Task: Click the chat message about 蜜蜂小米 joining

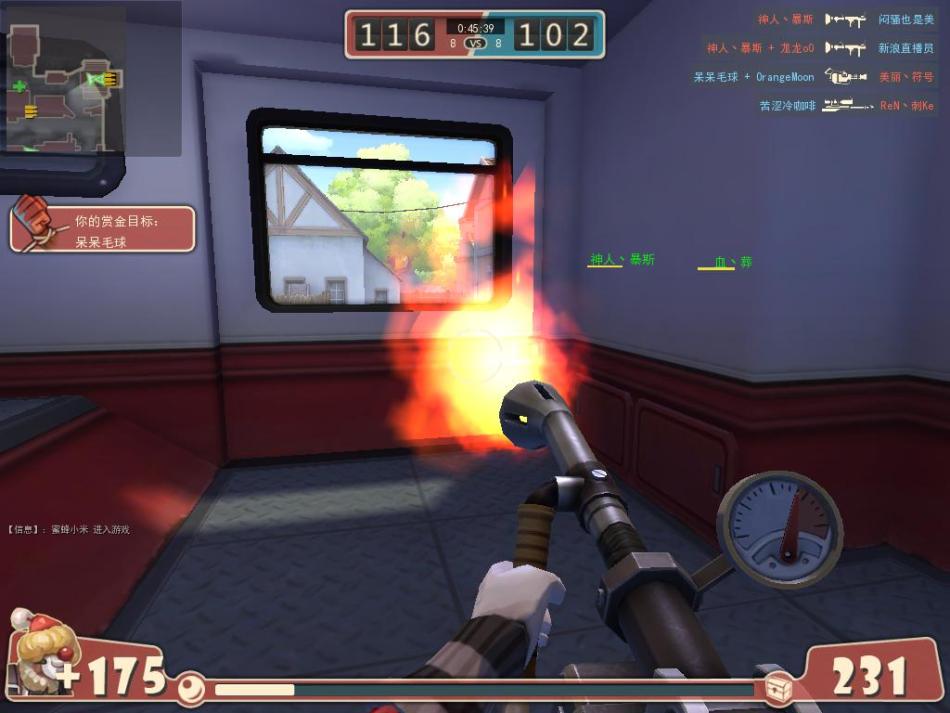Action: (70, 529)
